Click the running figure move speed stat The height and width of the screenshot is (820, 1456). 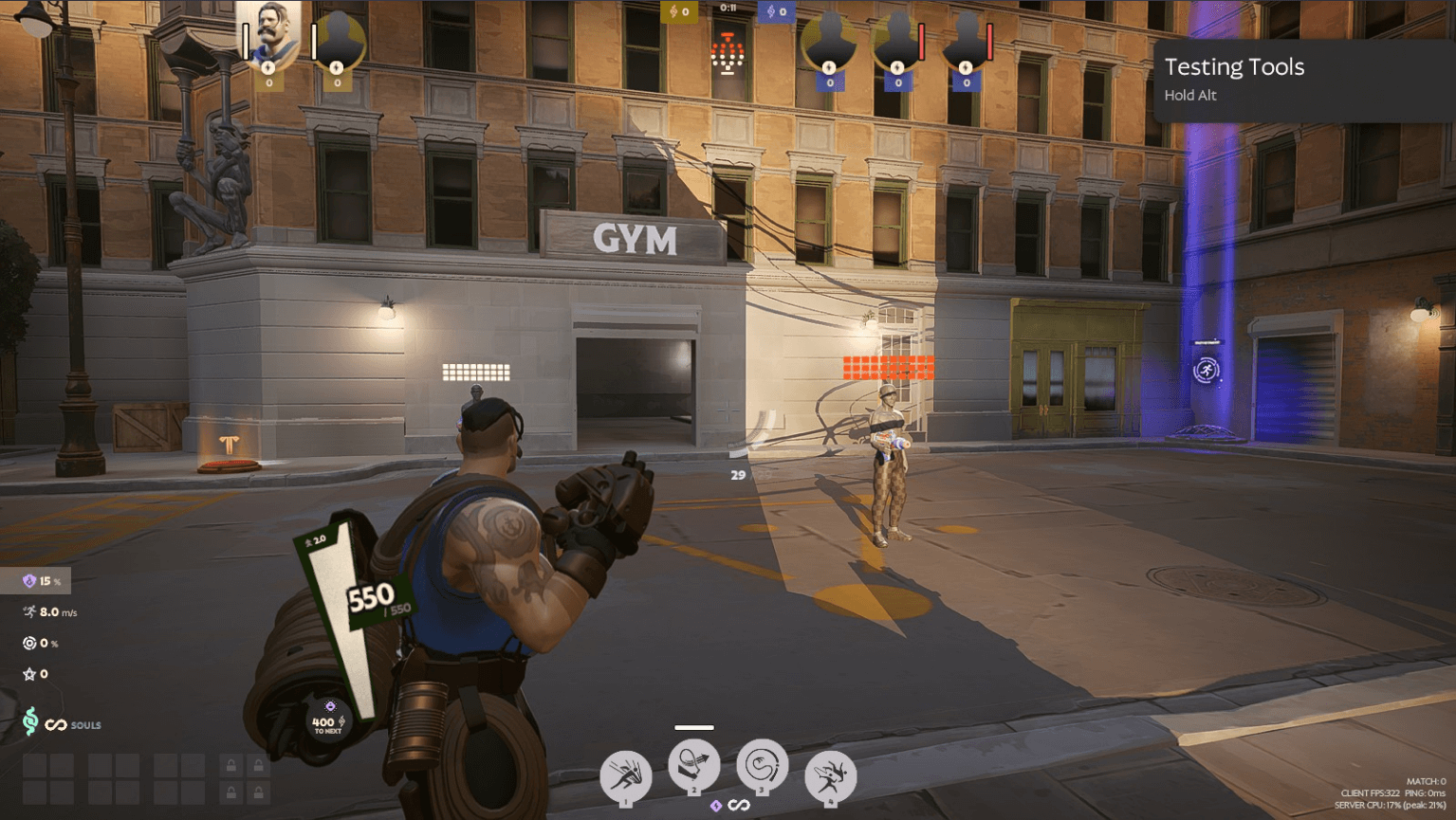[29, 612]
